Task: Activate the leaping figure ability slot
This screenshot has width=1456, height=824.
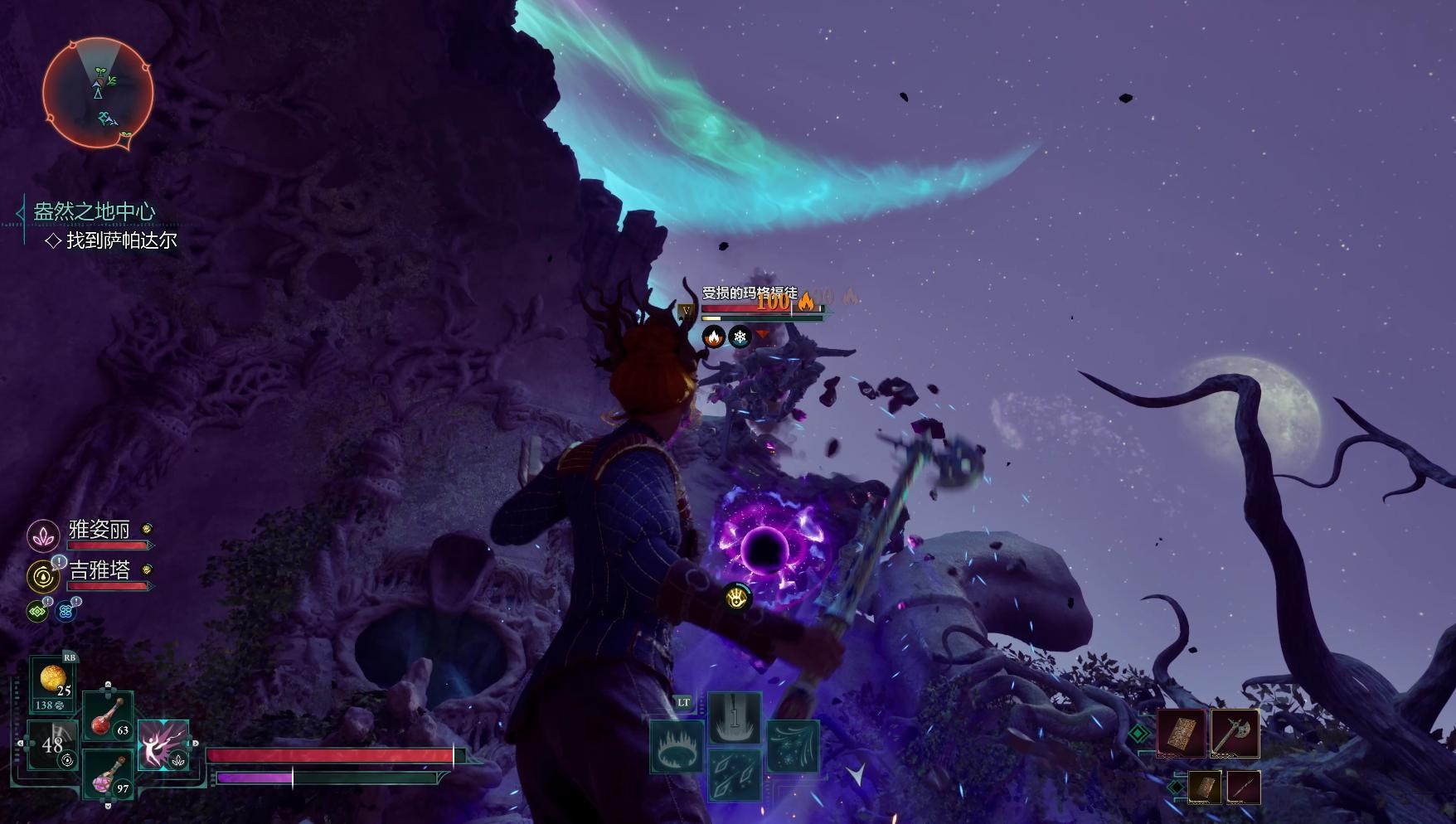Action: click(x=163, y=745)
